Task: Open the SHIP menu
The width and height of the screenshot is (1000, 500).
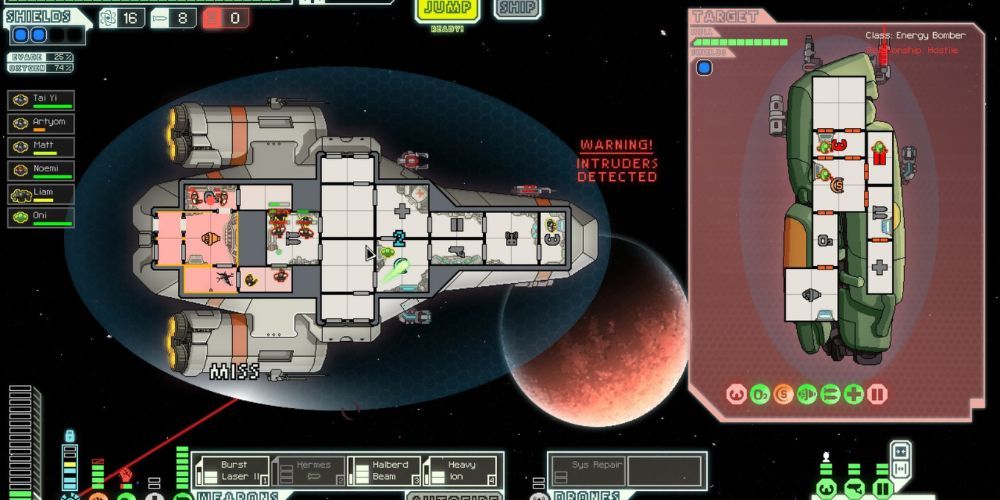Action: coord(517,9)
